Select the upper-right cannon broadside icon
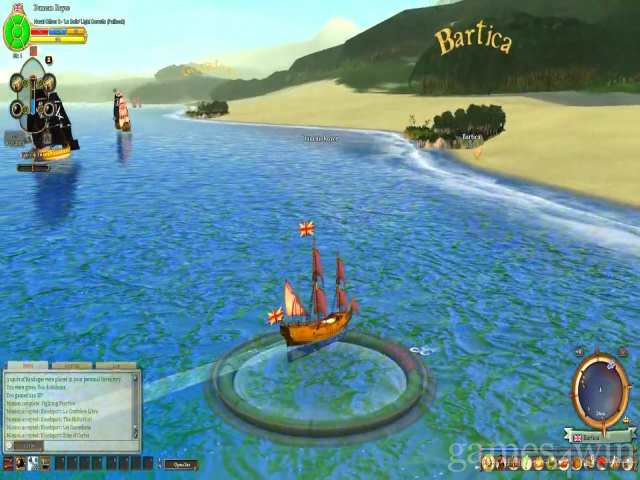 47,84
